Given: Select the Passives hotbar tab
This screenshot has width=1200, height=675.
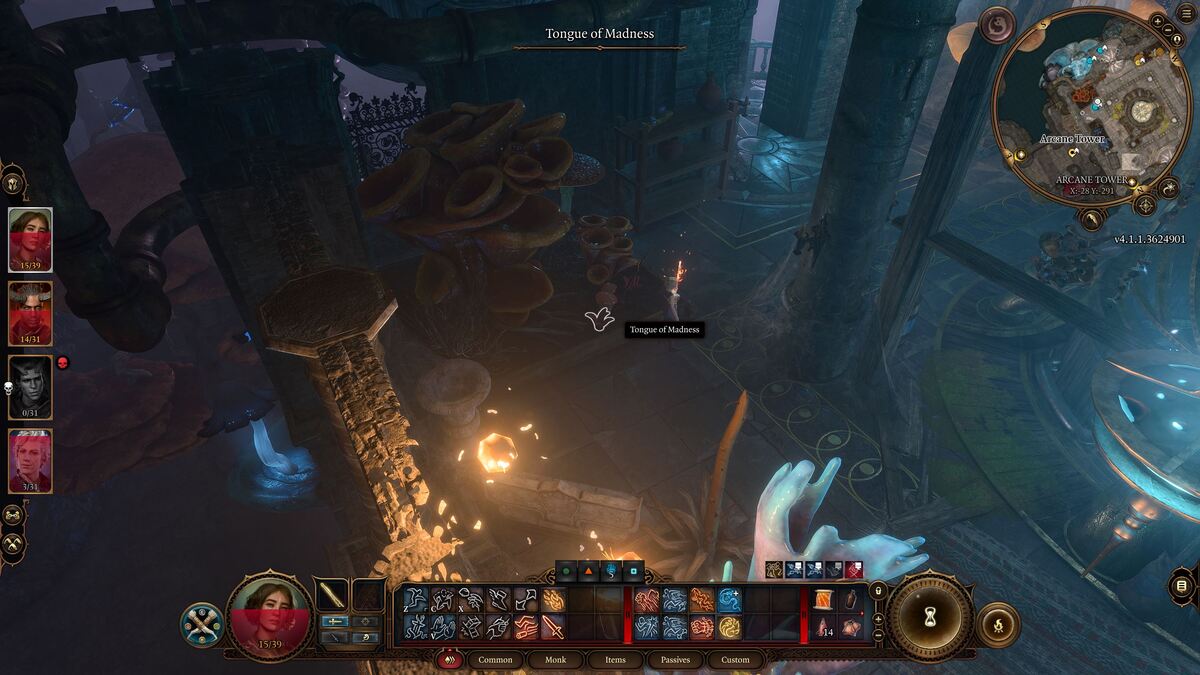Looking at the screenshot, I should point(675,660).
